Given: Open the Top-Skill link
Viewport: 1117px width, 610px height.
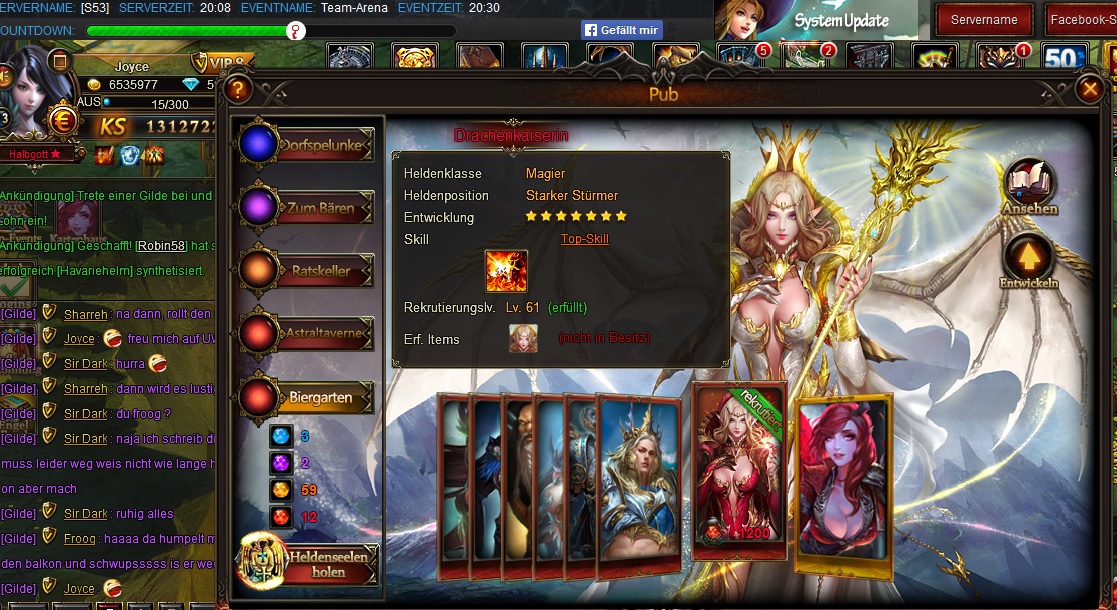Looking at the screenshot, I should pos(584,239).
